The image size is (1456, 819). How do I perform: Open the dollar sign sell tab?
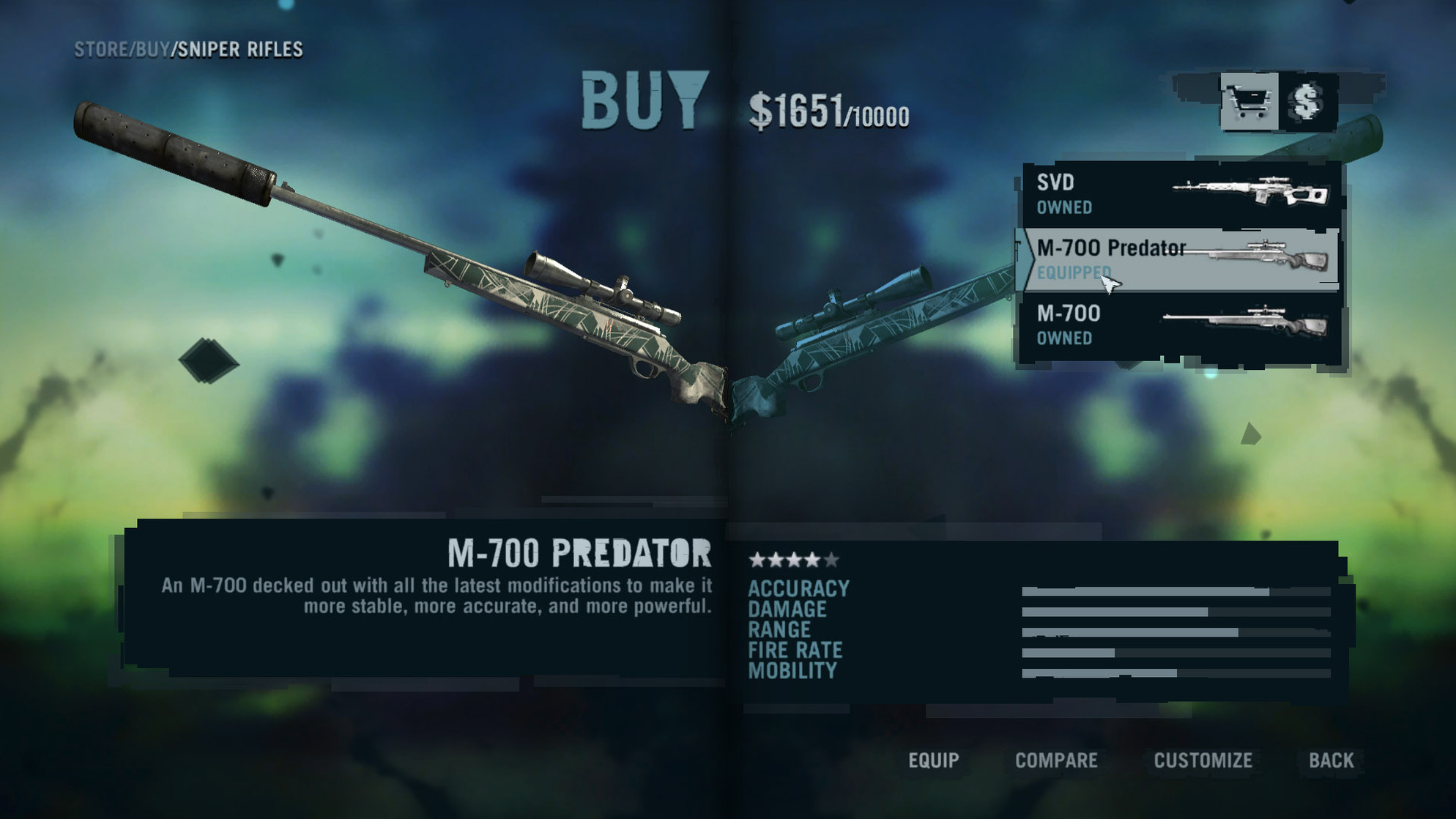[x=1308, y=102]
